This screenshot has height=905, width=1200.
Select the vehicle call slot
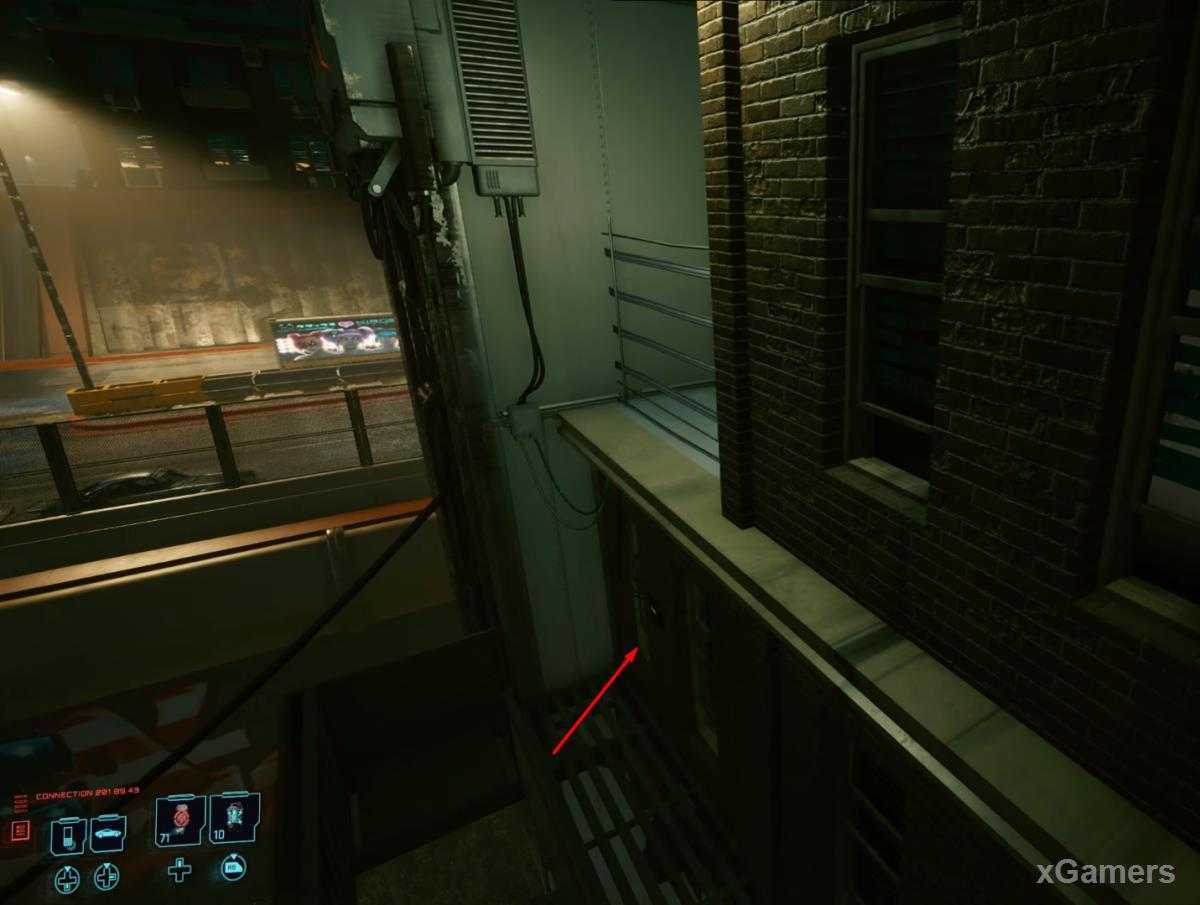point(107,834)
